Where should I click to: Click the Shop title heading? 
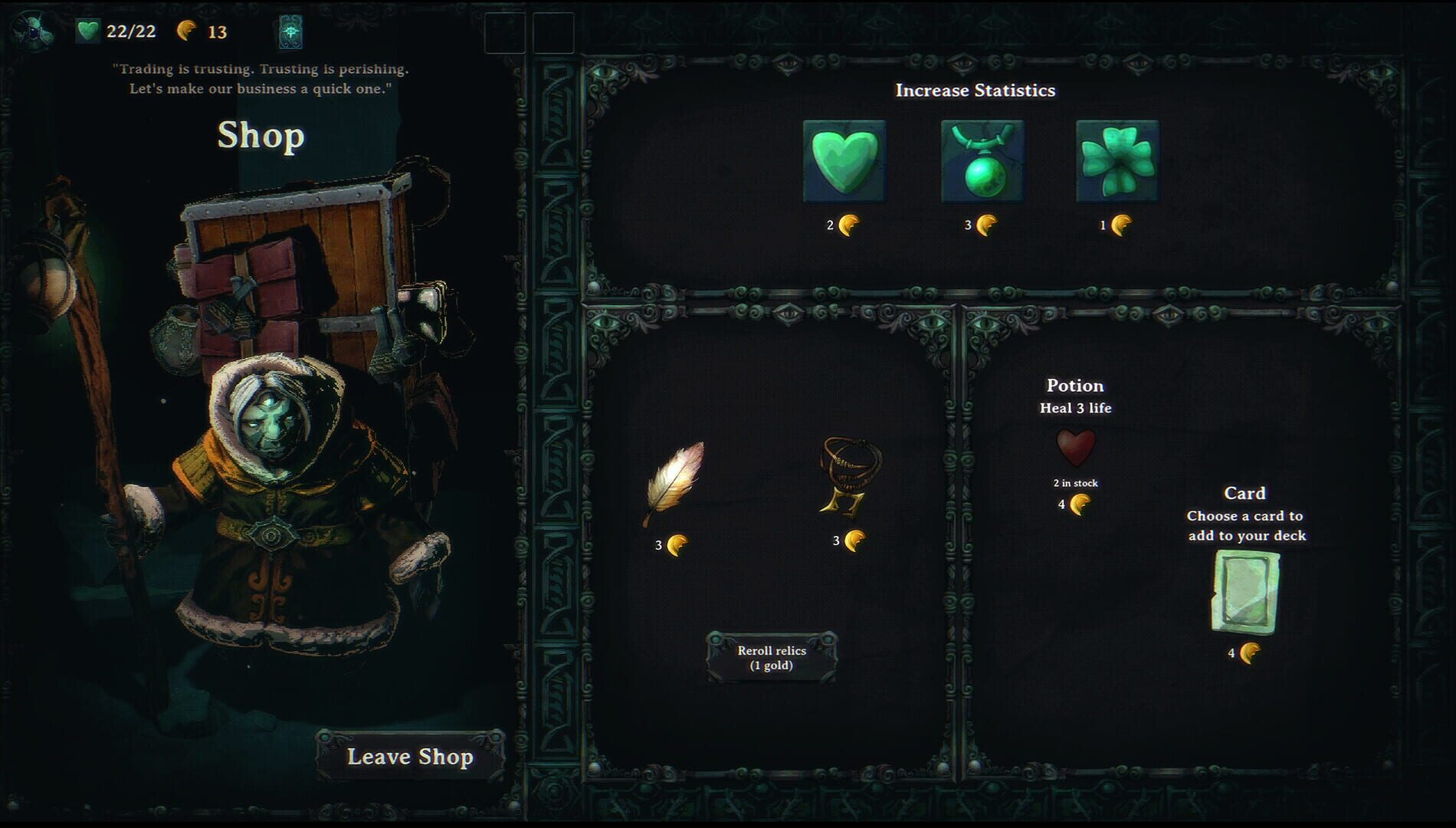pos(260,137)
